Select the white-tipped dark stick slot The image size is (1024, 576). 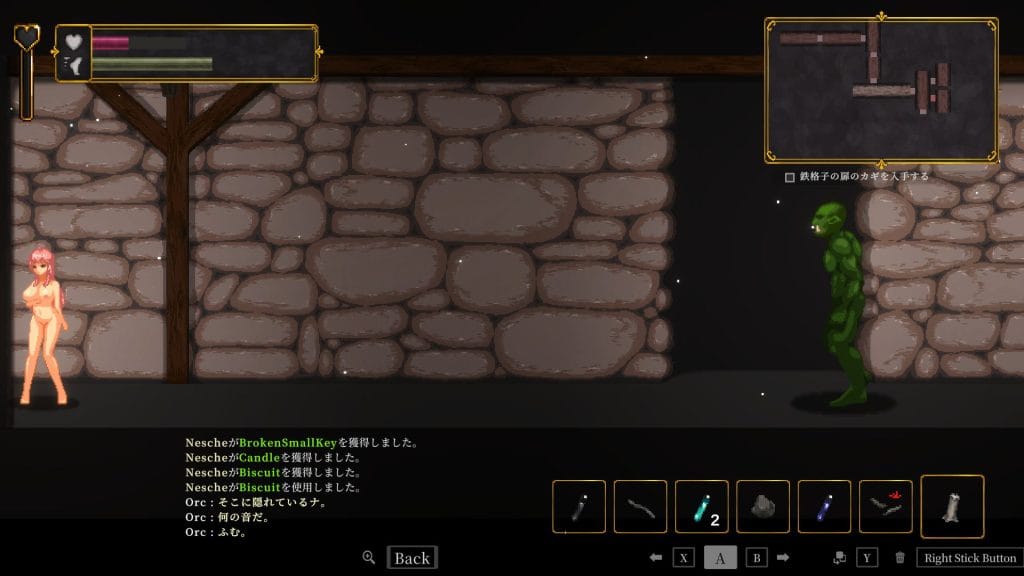(x=579, y=506)
